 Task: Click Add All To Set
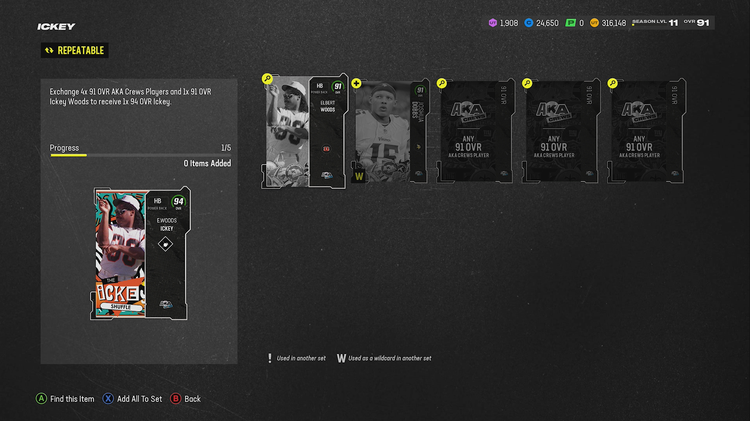point(134,399)
